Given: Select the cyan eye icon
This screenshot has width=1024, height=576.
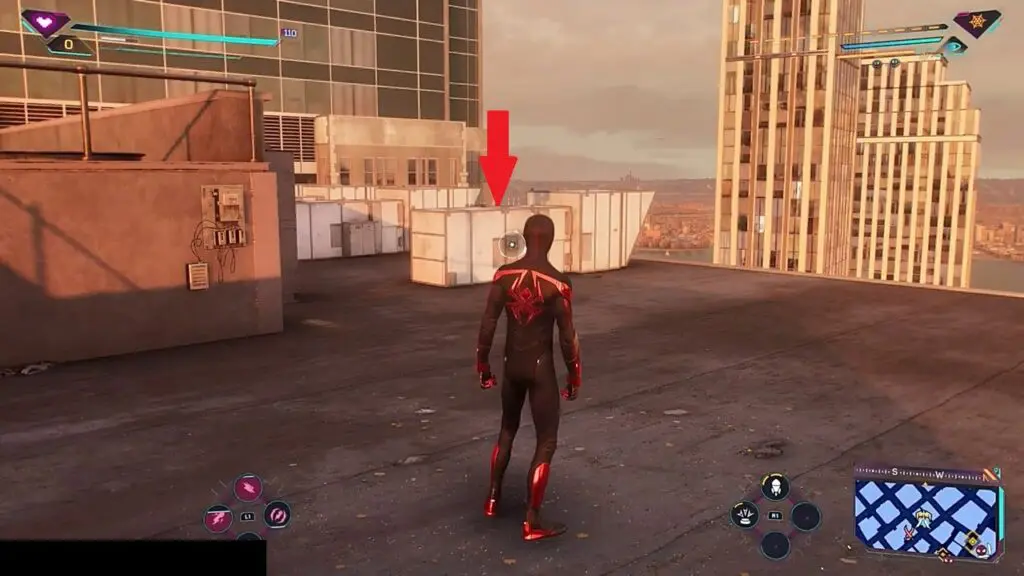Looking at the screenshot, I should [x=956, y=45].
